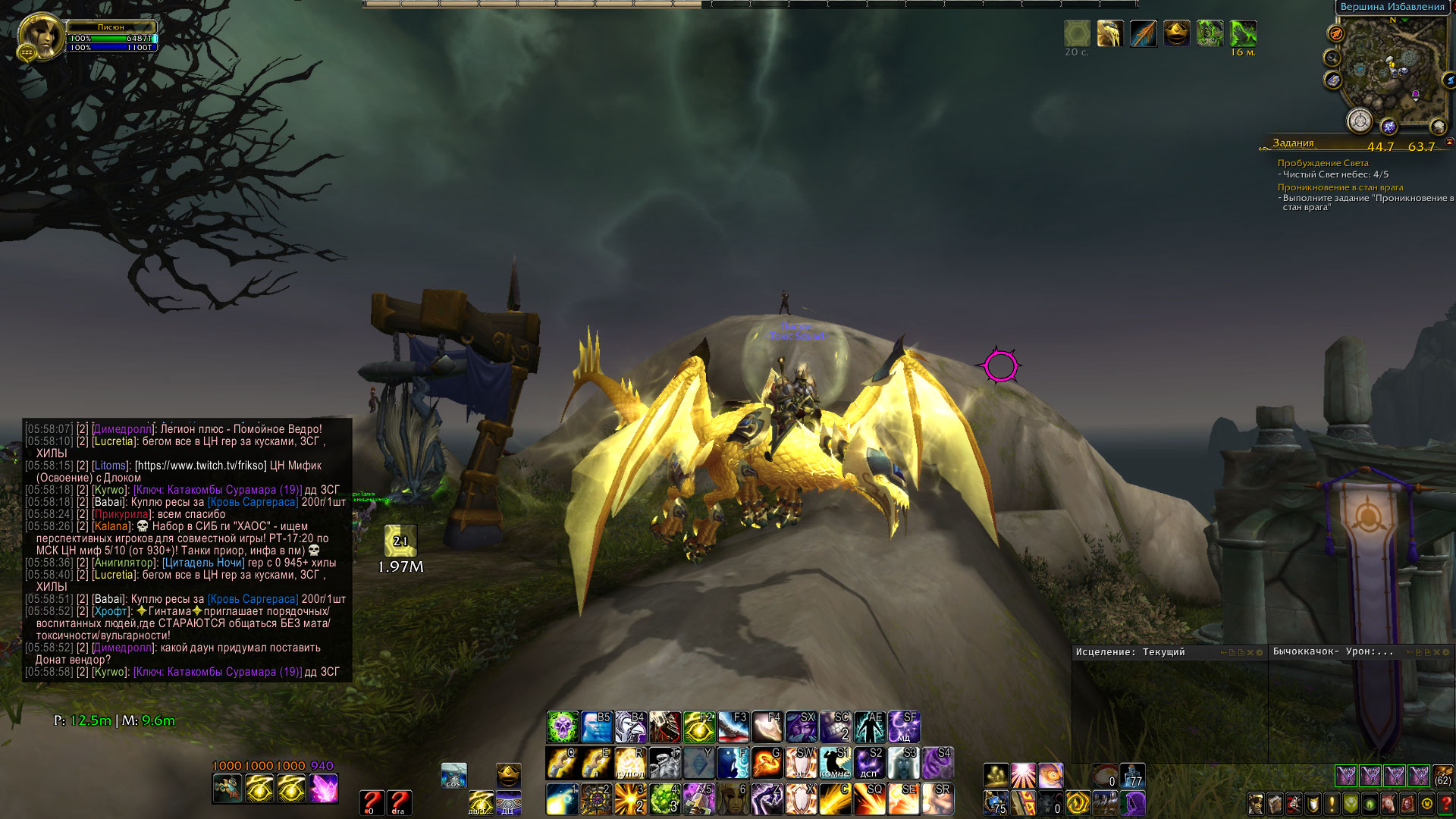Image resolution: width=1456 pixels, height=819 pixels.
Task: Use the fiery ring ability bound to G
Action: pyautogui.click(x=767, y=763)
